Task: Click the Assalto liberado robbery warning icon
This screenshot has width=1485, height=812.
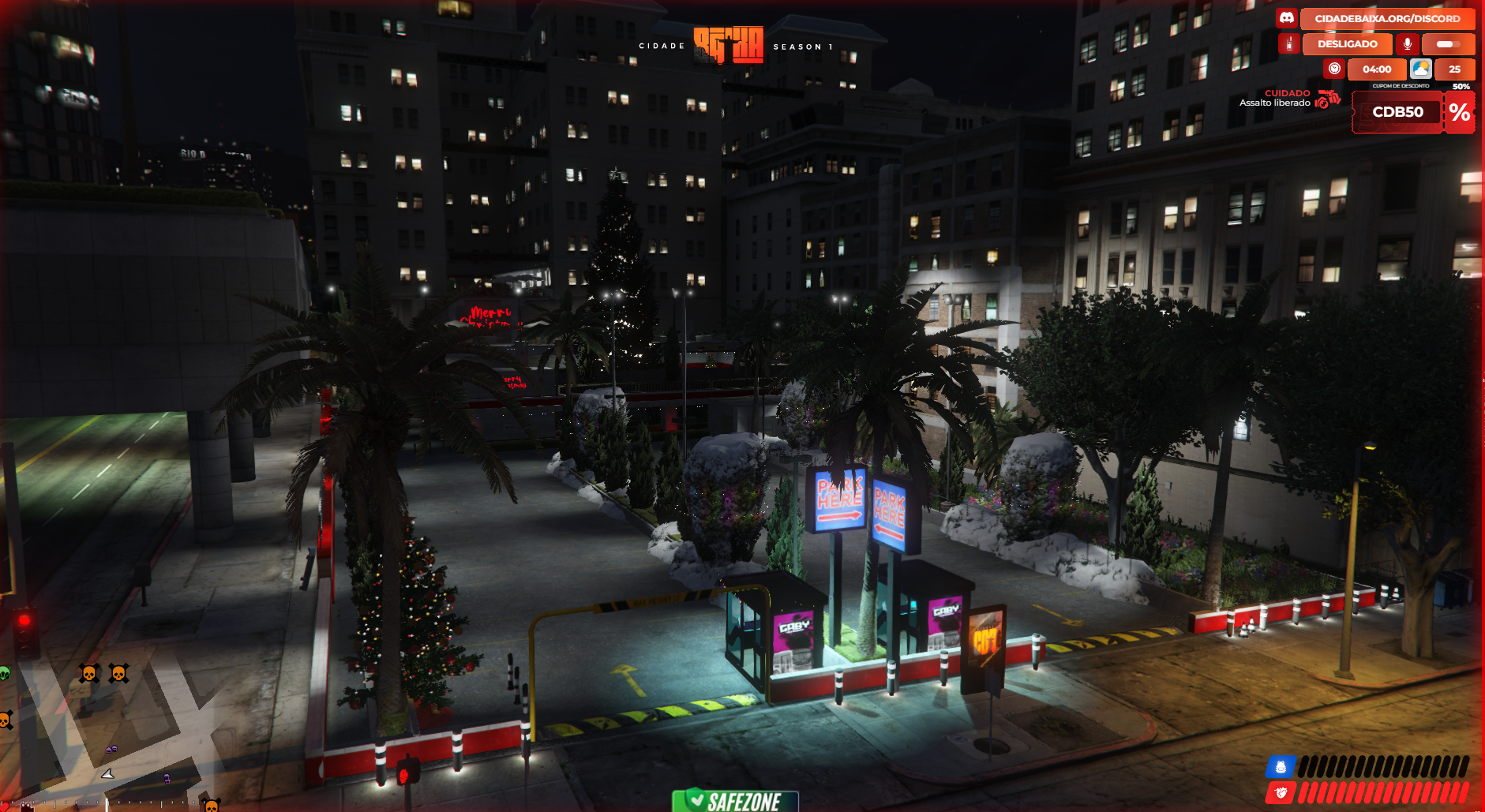Action: pyautogui.click(x=1328, y=99)
